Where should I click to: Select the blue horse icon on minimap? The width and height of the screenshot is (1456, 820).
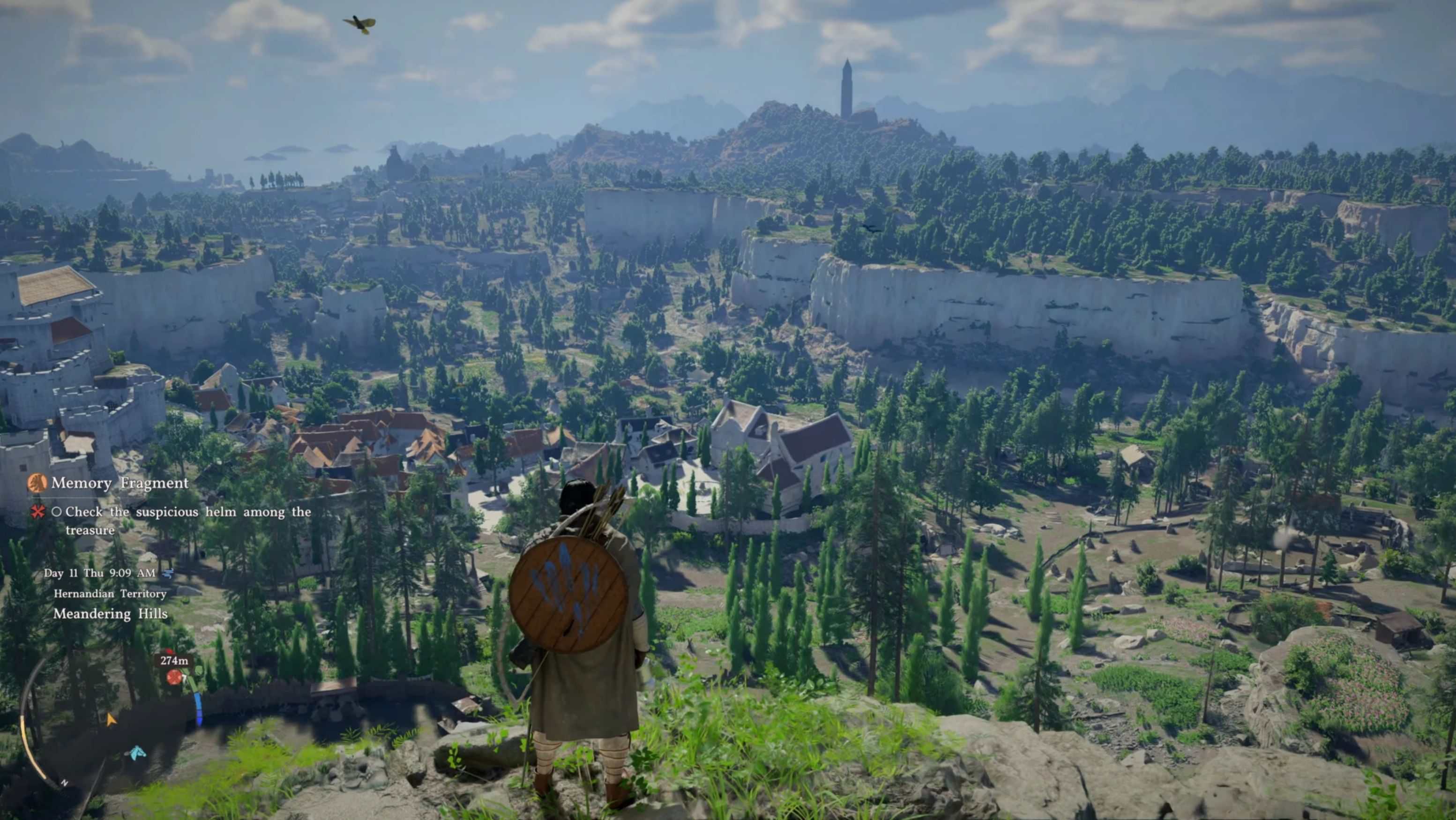137,753
